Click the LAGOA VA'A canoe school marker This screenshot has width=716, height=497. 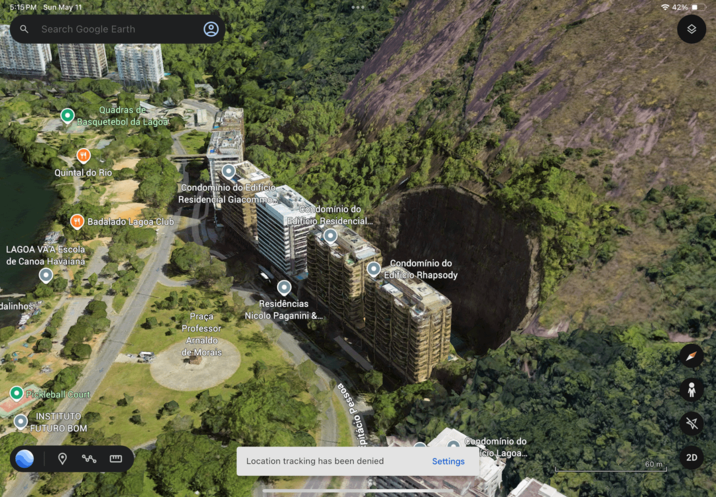(x=45, y=275)
